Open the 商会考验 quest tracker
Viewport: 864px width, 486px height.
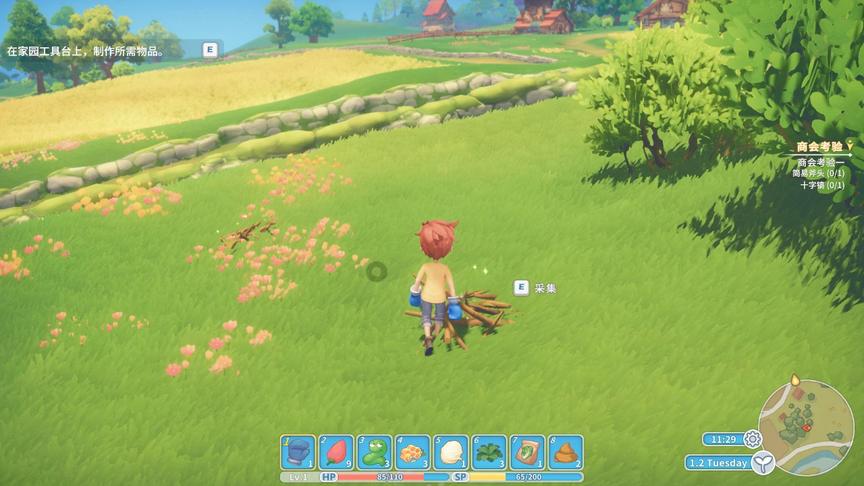point(820,147)
